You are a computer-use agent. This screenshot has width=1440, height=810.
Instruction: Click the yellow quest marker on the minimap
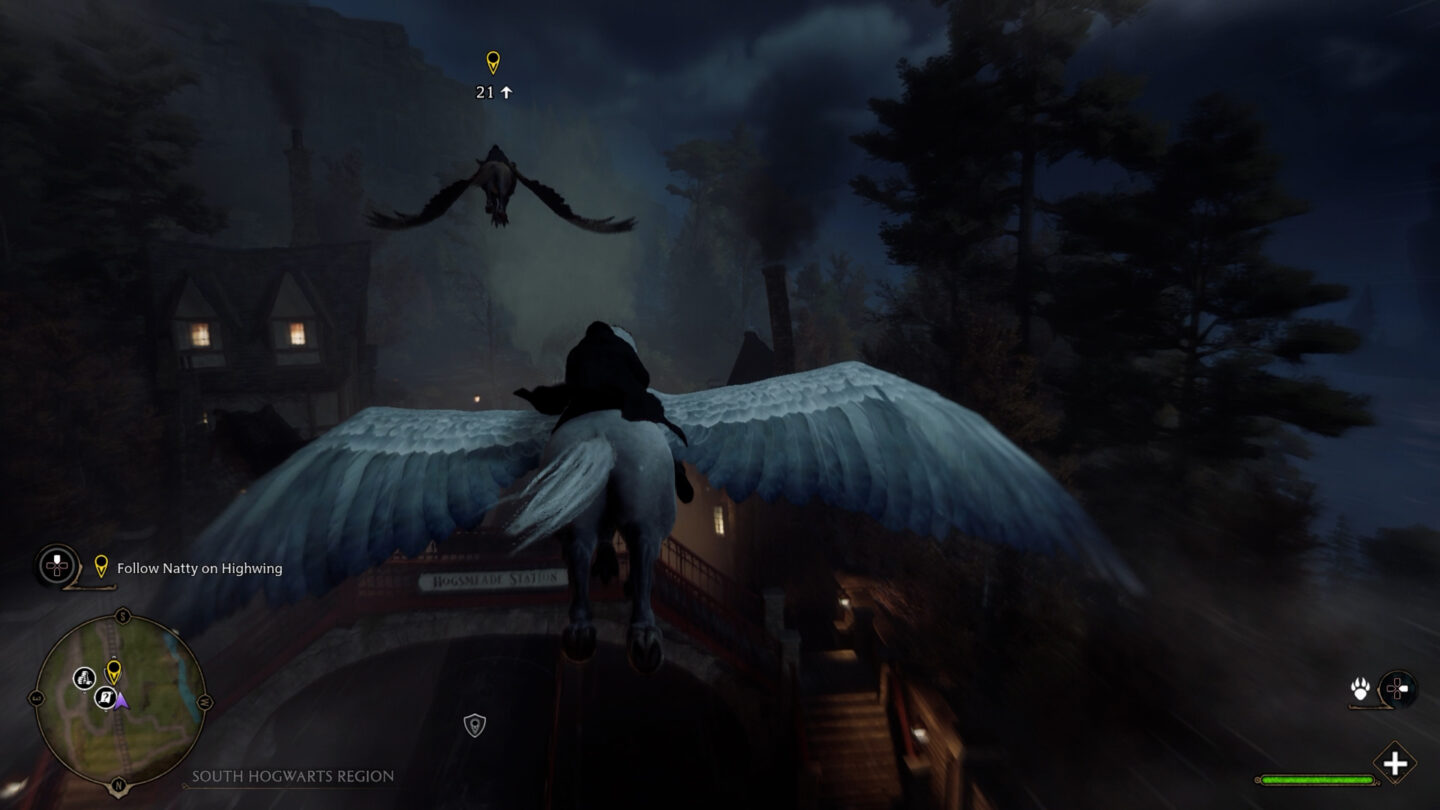click(113, 670)
